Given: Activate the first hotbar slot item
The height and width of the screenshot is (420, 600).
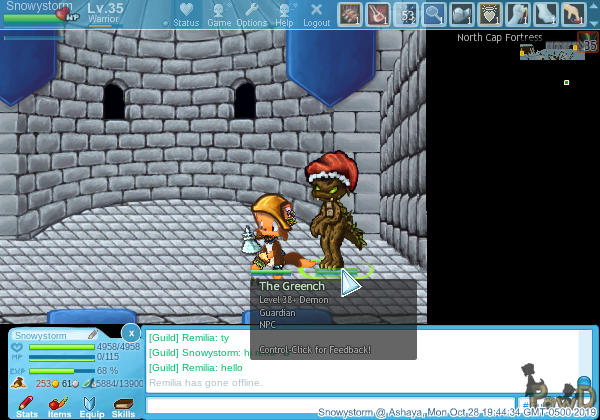Looking at the screenshot, I should click(350, 14).
